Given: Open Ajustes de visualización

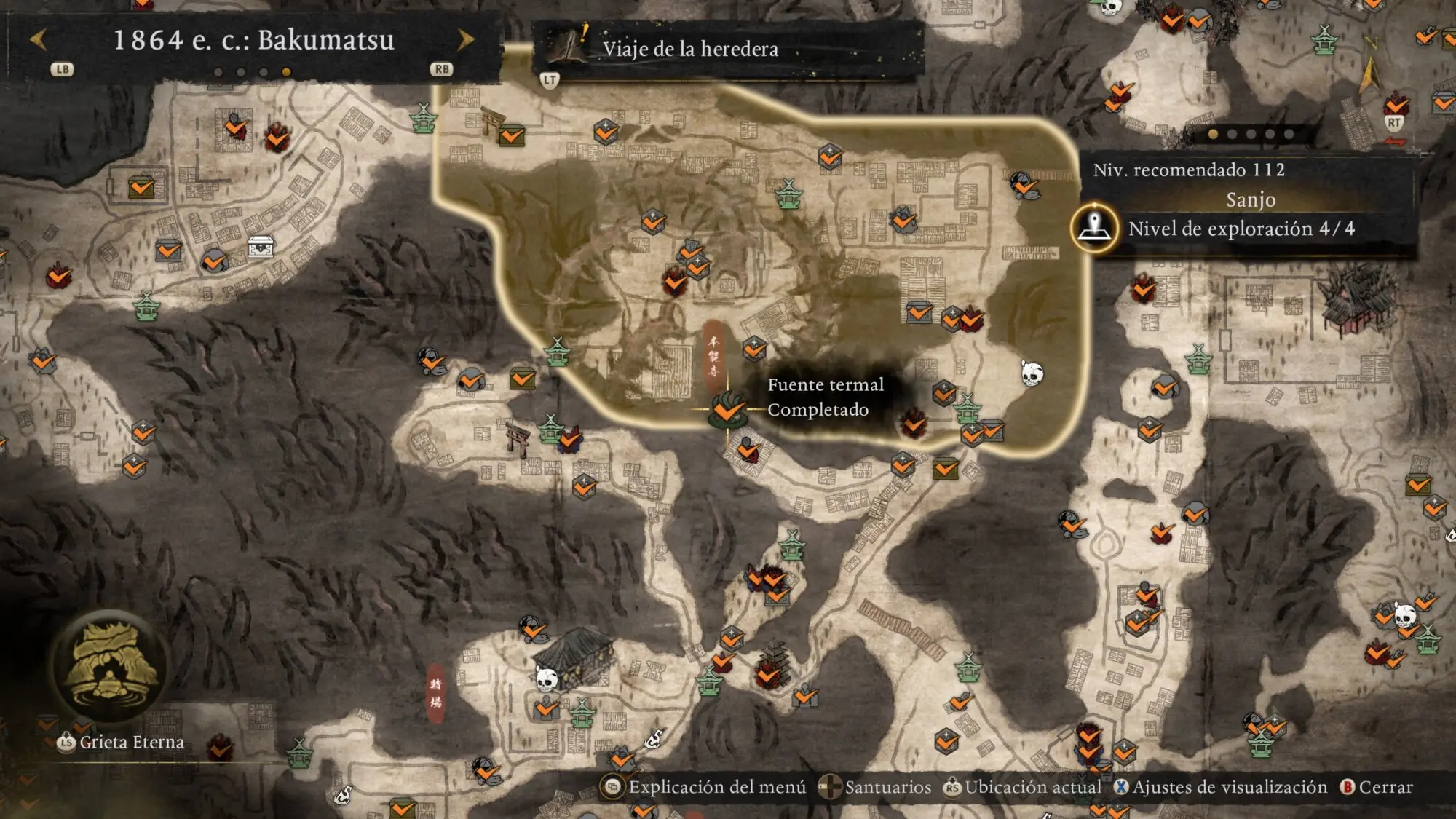Looking at the screenshot, I should [x=1221, y=787].
